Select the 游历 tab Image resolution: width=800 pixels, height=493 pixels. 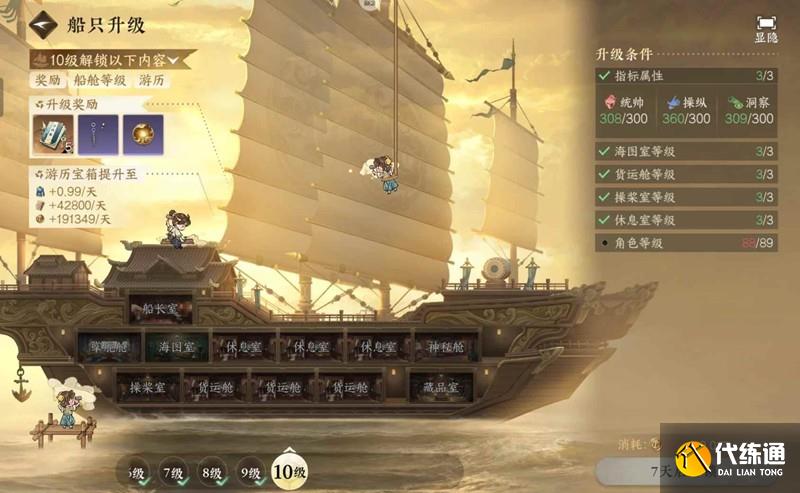tap(153, 80)
